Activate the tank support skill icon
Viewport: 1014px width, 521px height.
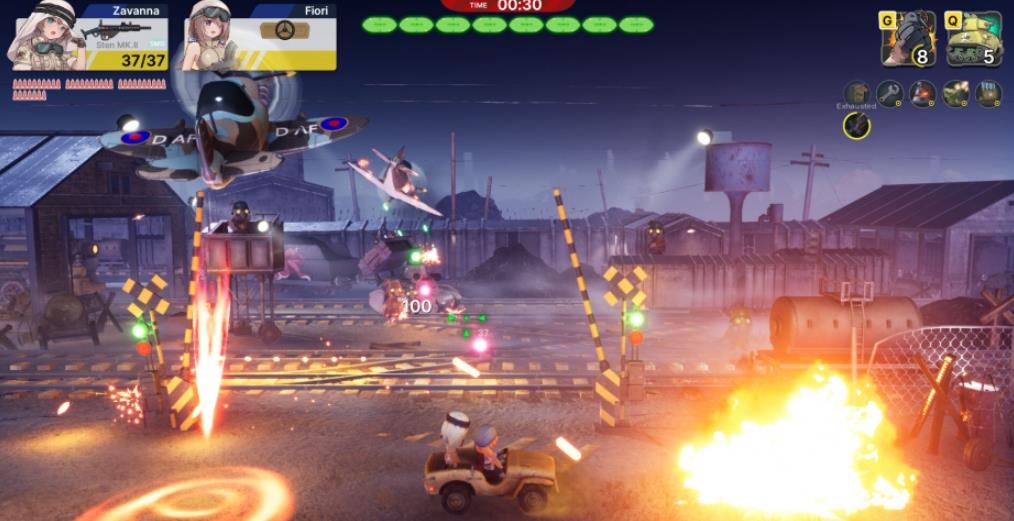coord(974,39)
